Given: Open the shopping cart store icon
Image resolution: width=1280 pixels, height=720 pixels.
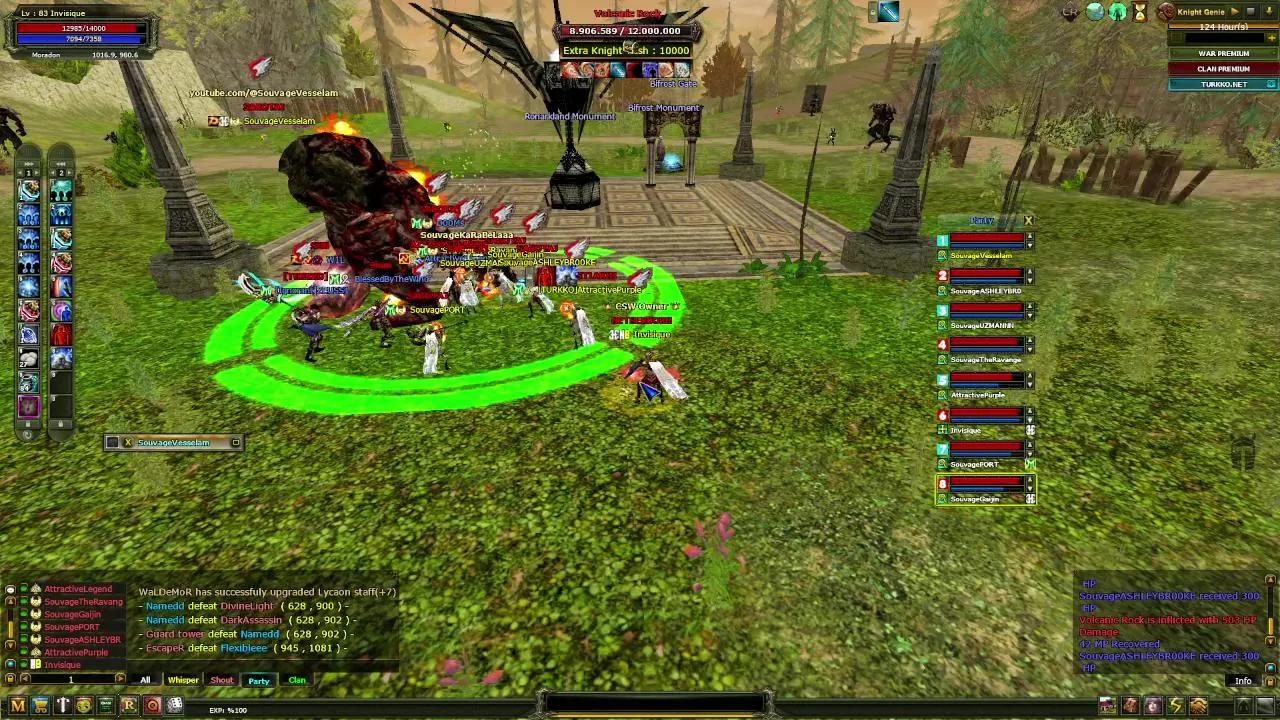Looking at the screenshot, I should click(x=40, y=706).
